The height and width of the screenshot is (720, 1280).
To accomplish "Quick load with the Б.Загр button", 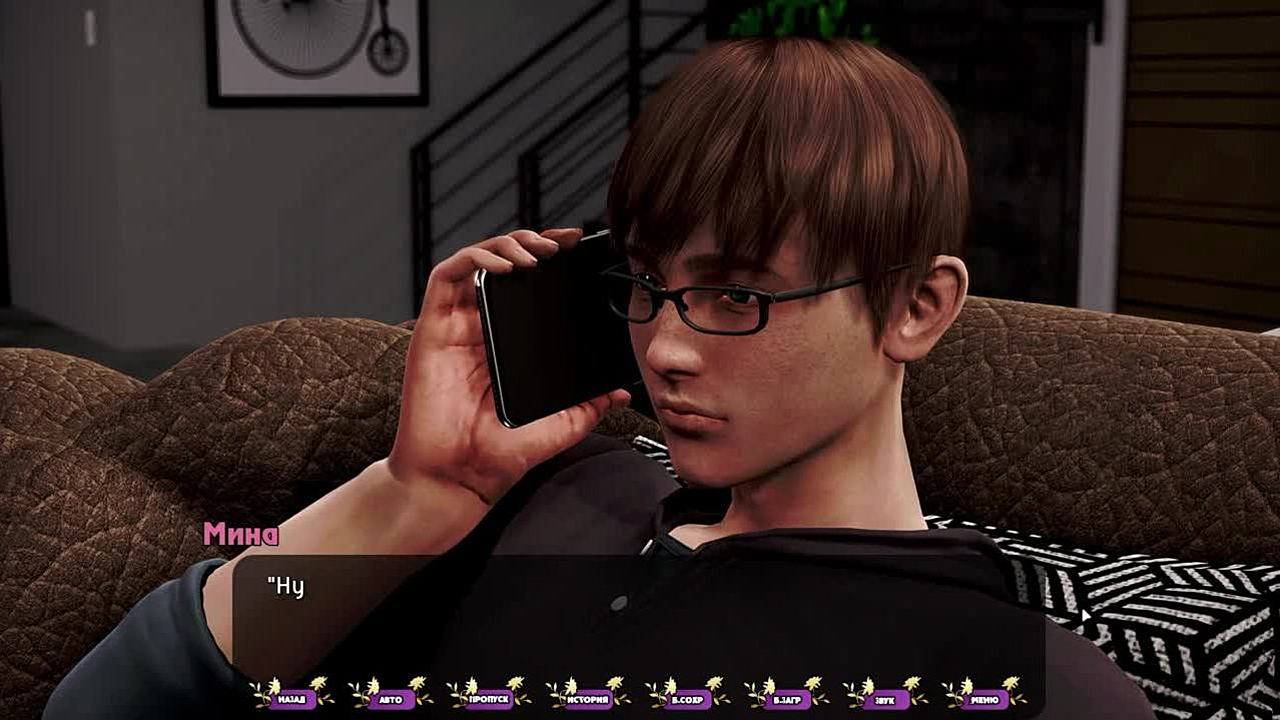I will [x=786, y=699].
